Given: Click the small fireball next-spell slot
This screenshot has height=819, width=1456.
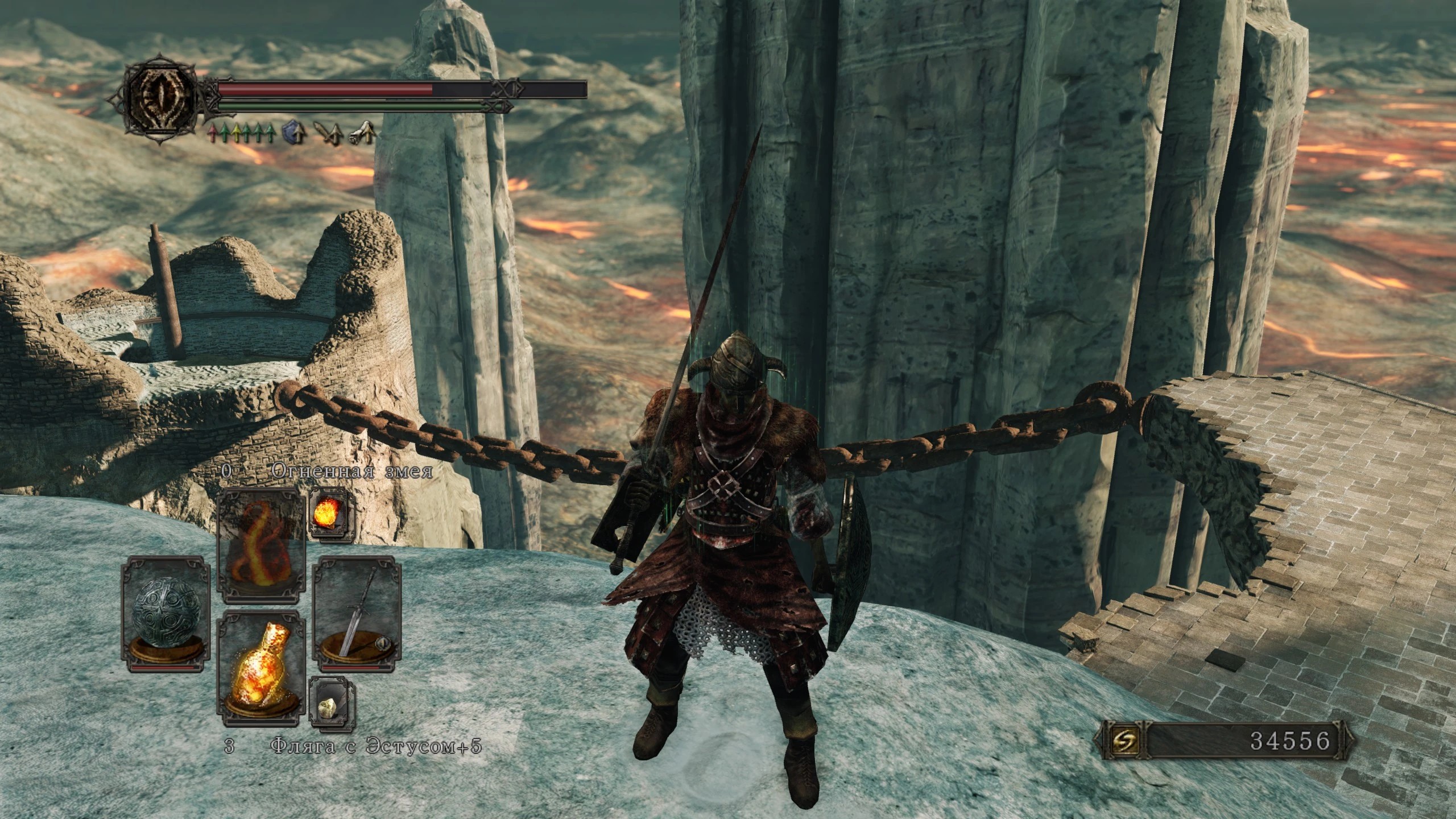Looking at the screenshot, I should pyautogui.click(x=331, y=508).
